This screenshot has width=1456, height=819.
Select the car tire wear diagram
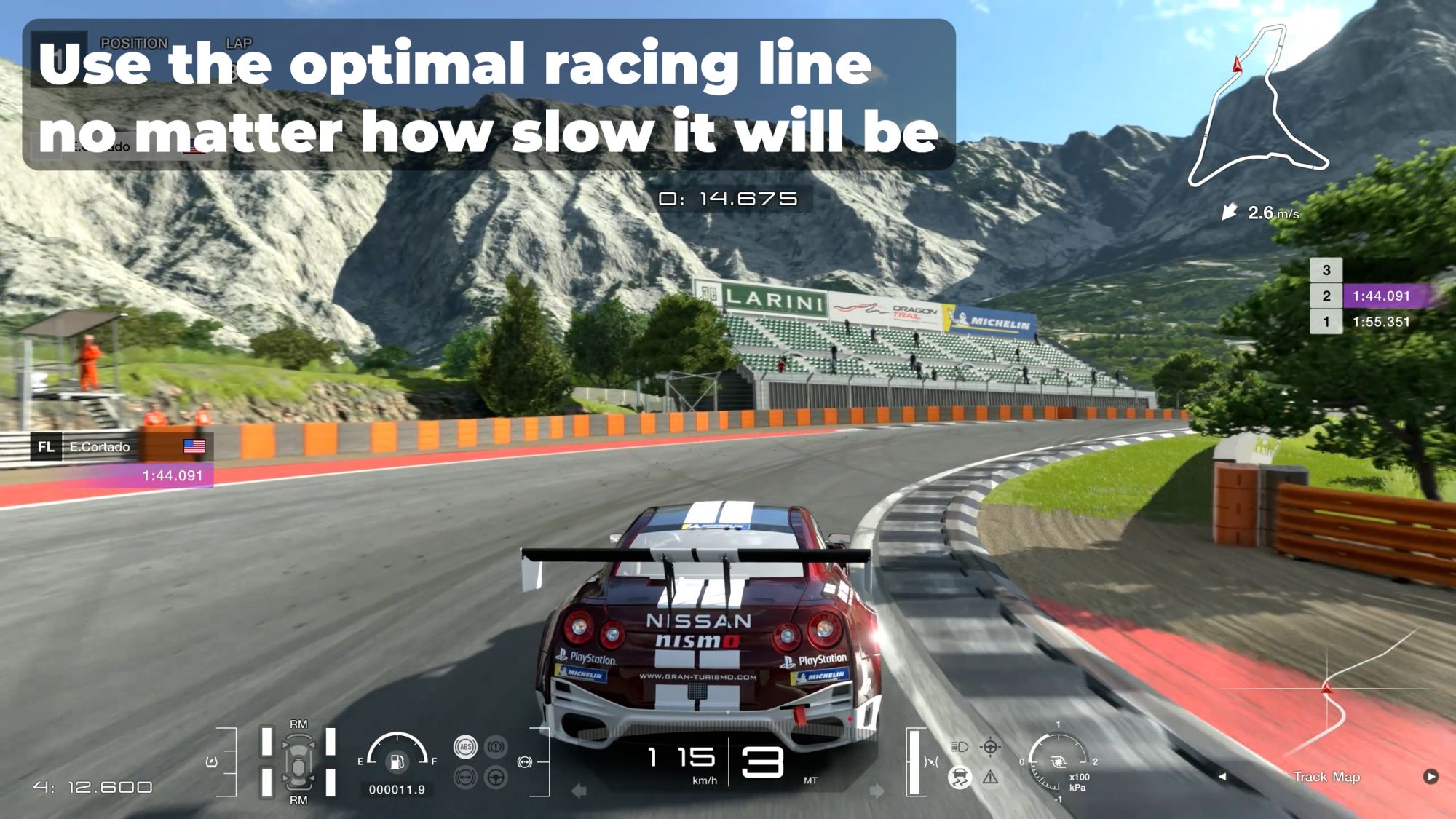pos(298,762)
